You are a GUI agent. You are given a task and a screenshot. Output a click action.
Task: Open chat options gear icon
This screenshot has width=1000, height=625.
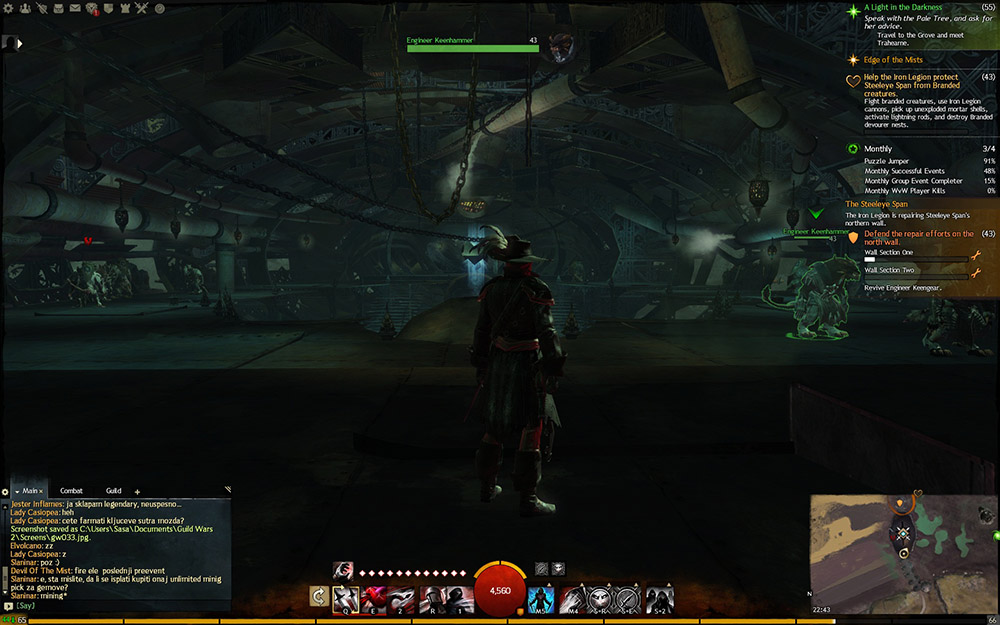coord(5,492)
